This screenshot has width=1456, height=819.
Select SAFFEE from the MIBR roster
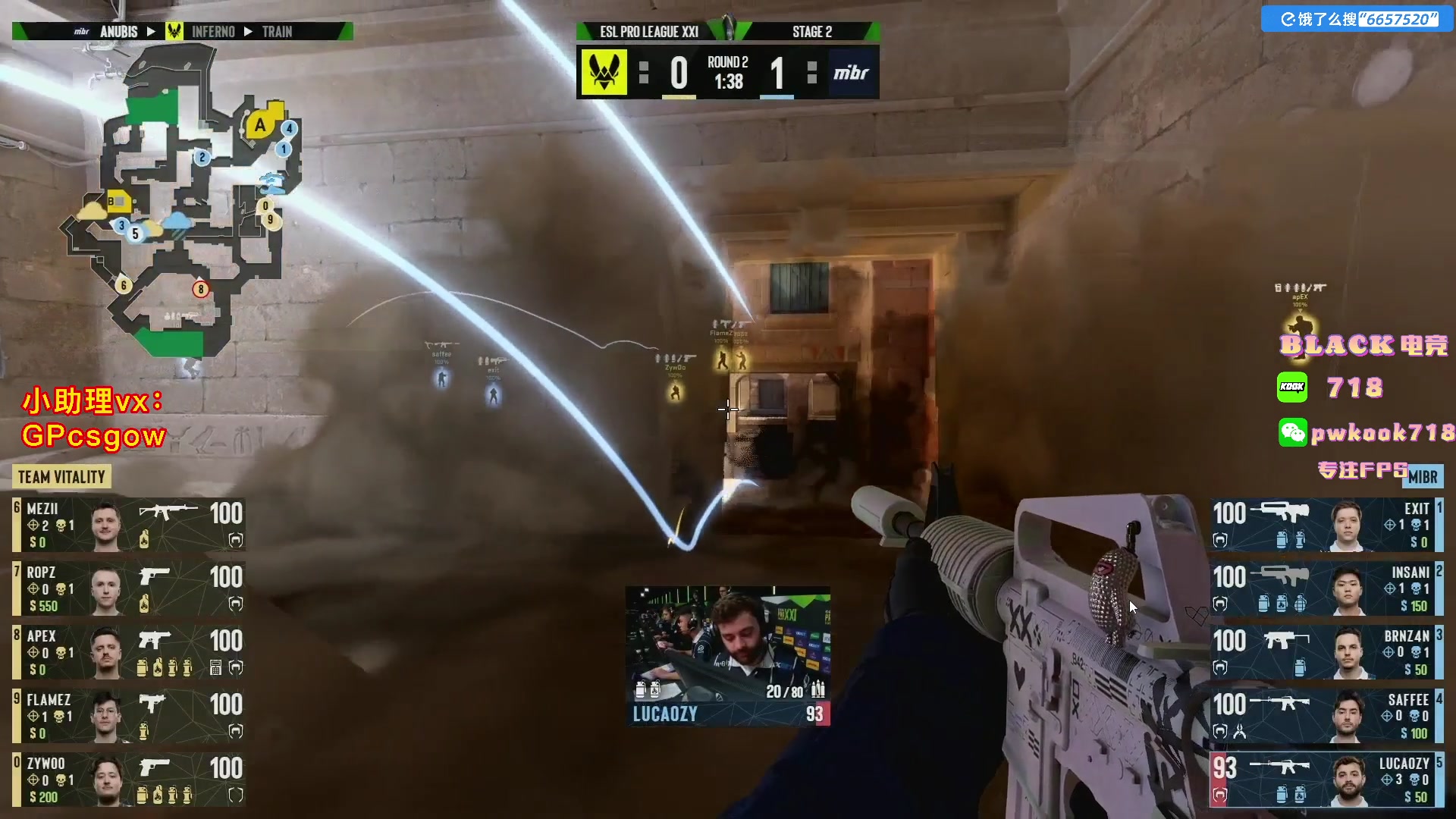pos(1326,716)
